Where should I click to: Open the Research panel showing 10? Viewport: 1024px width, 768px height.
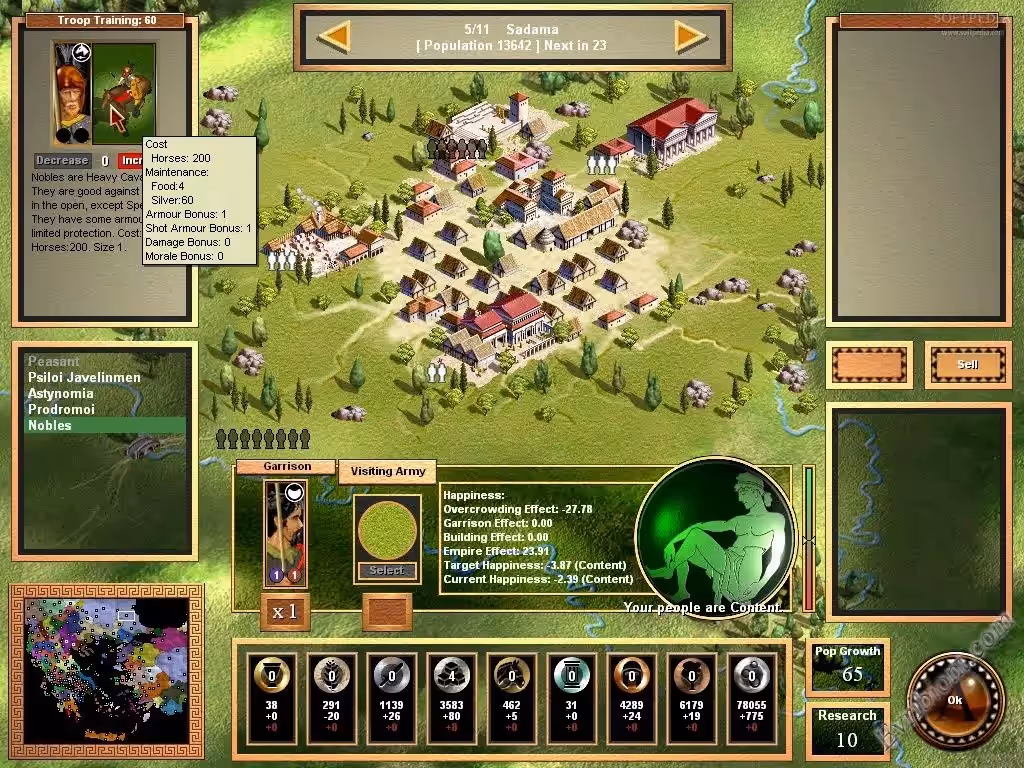click(846, 729)
